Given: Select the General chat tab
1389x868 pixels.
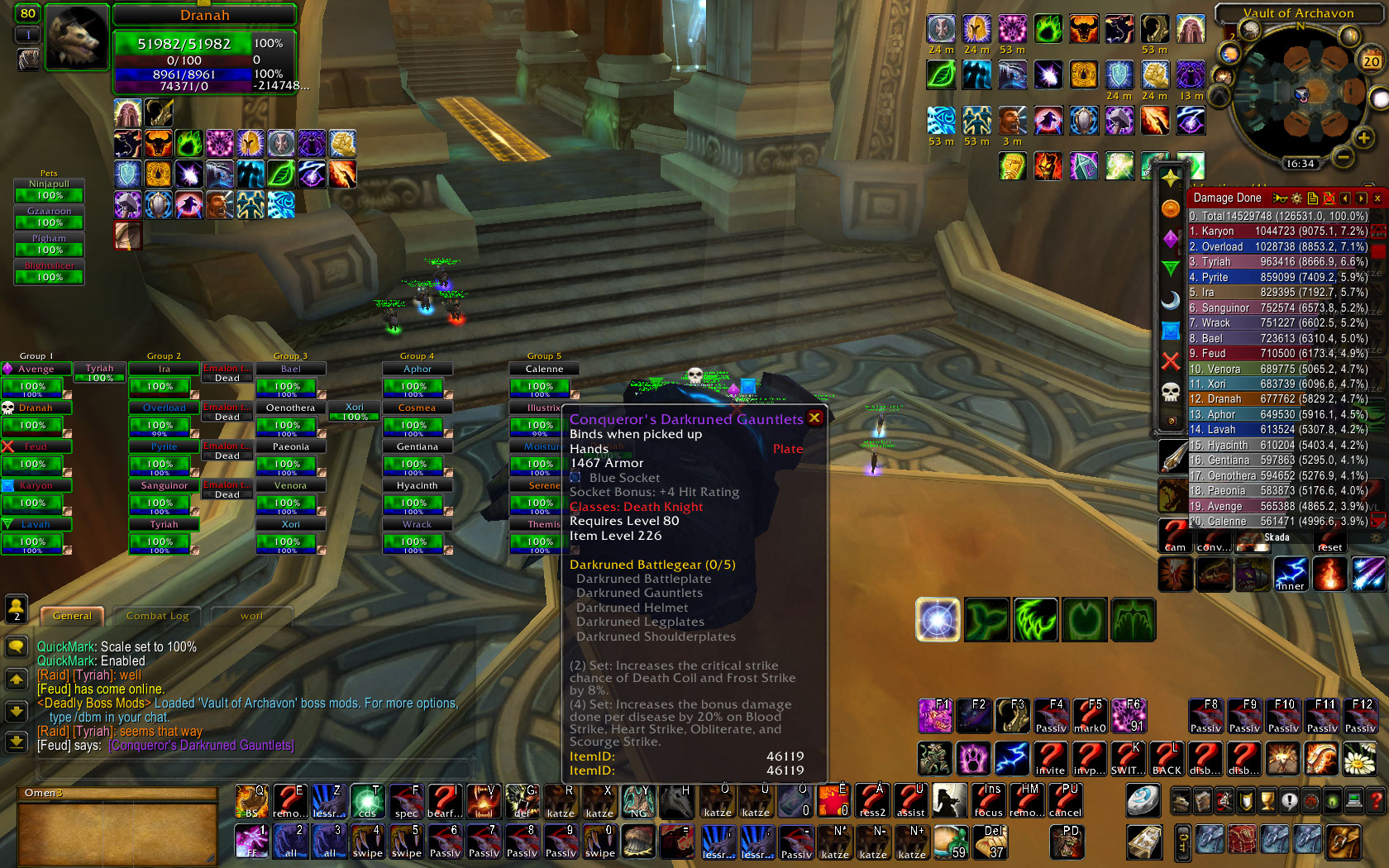Looking at the screenshot, I should [x=71, y=616].
